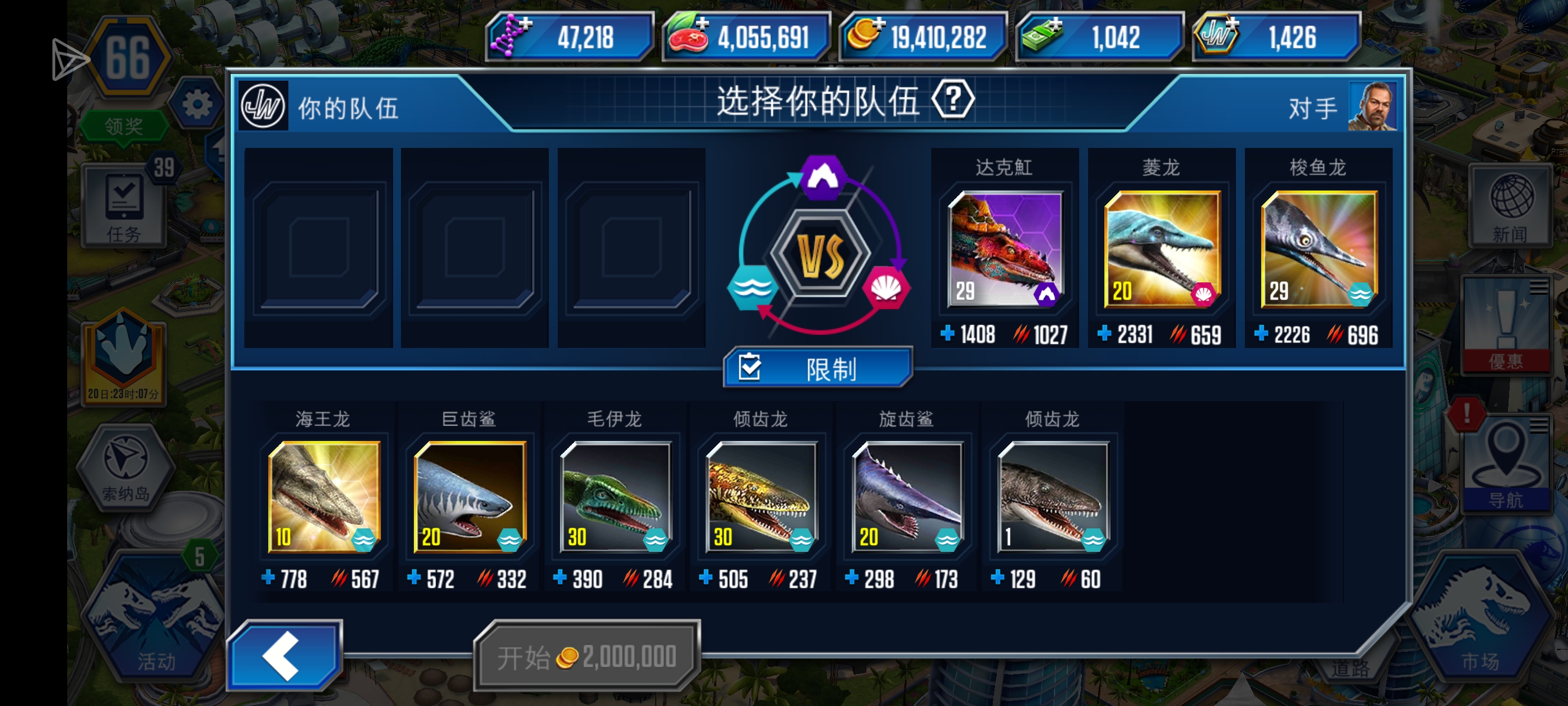Select the 旋齿鲨 creature card

[906, 497]
